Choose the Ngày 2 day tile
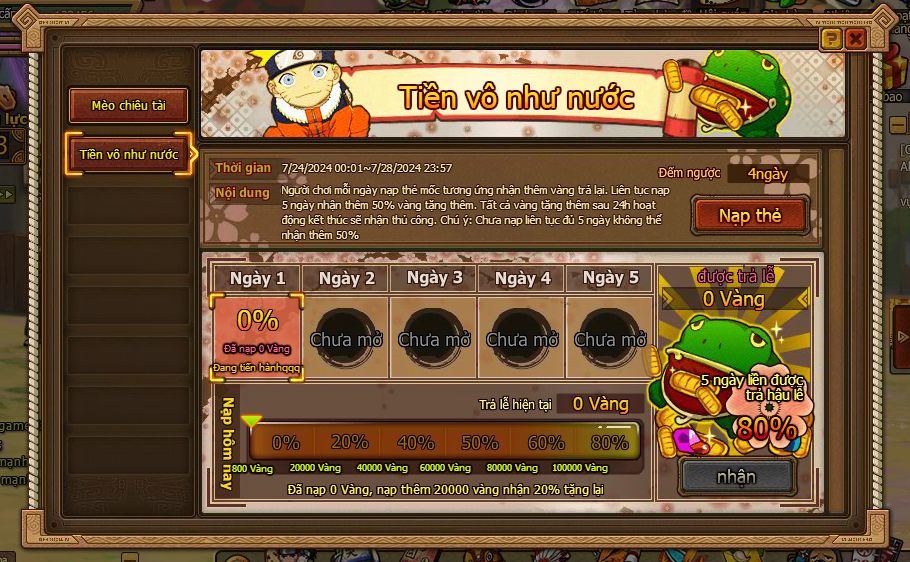Screen dimensions: 910x562 pos(345,338)
